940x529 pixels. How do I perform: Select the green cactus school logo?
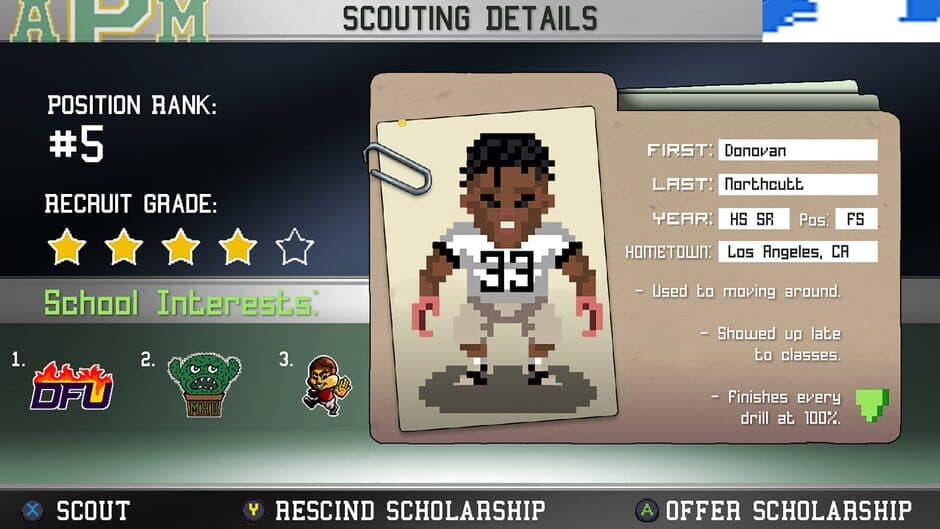coord(204,385)
